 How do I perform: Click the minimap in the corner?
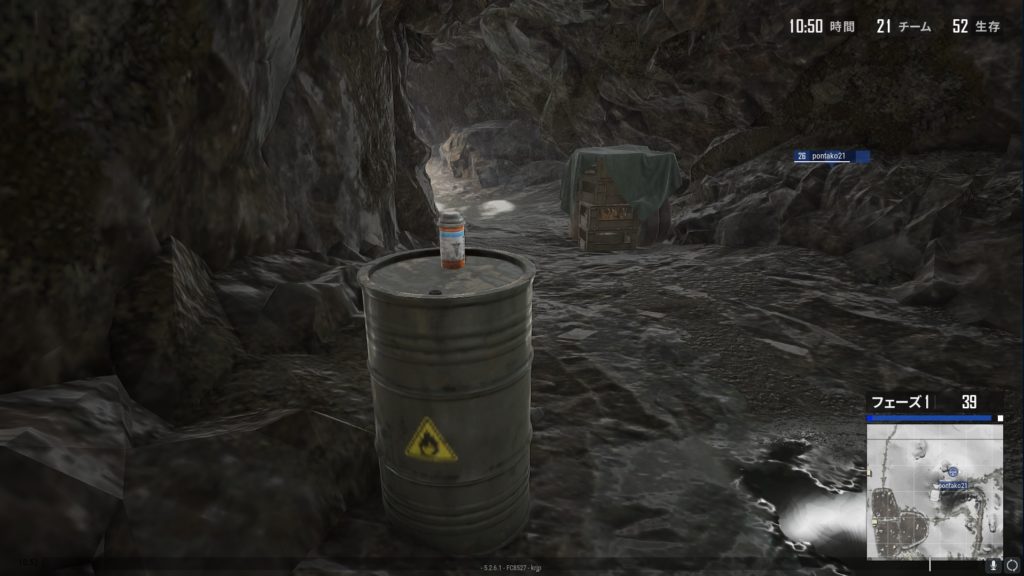(935, 491)
